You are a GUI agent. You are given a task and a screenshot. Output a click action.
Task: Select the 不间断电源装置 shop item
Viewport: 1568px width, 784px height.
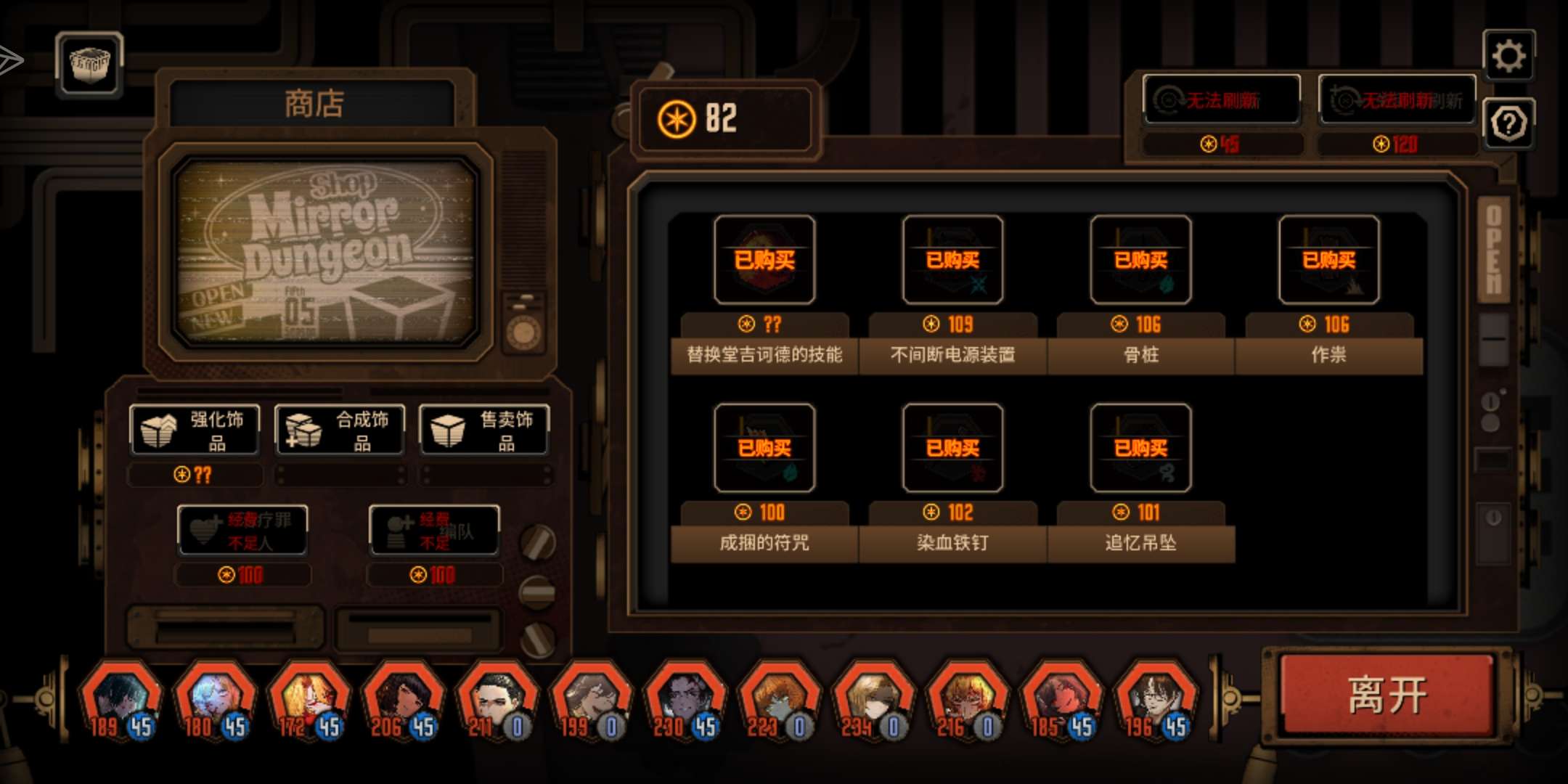click(x=952, y=260)
